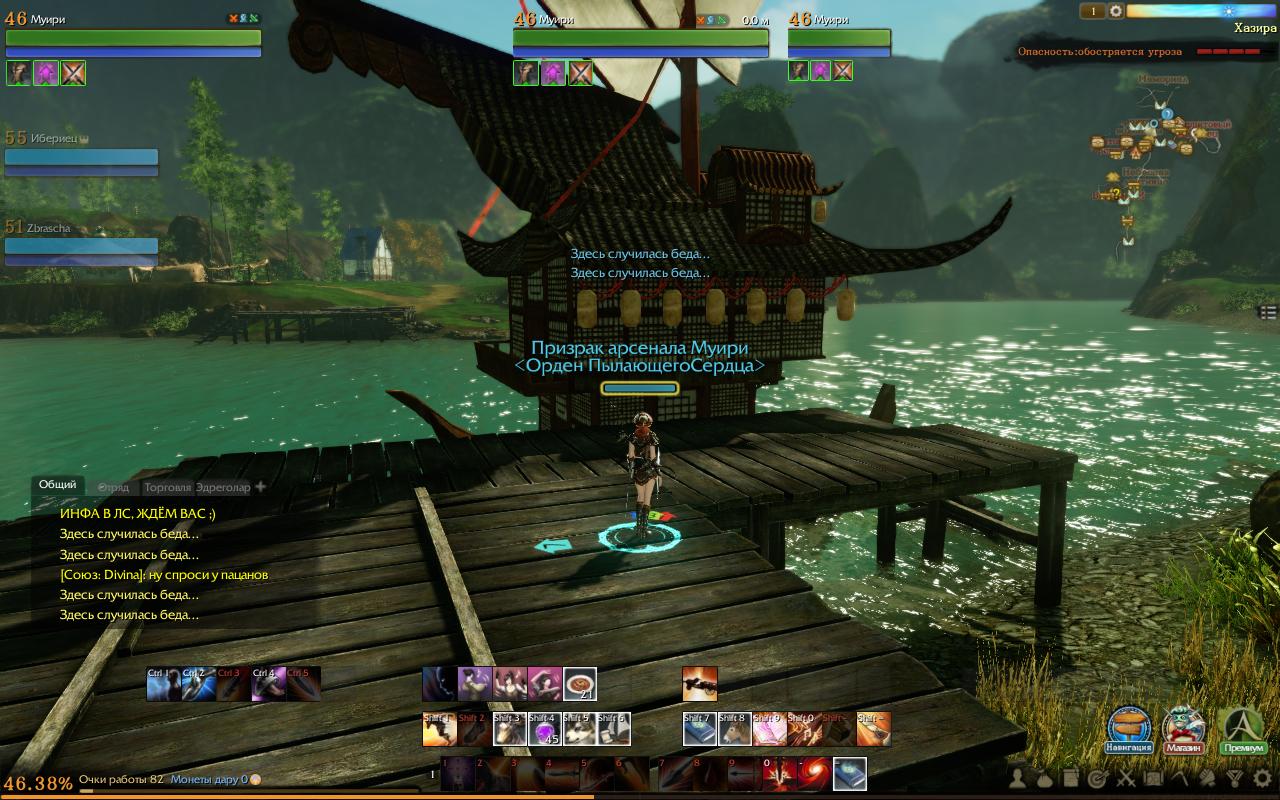1280x800 pixels.
Task: Open settings via the gear icon by the day-night bar
Action: coord(1116,11)
